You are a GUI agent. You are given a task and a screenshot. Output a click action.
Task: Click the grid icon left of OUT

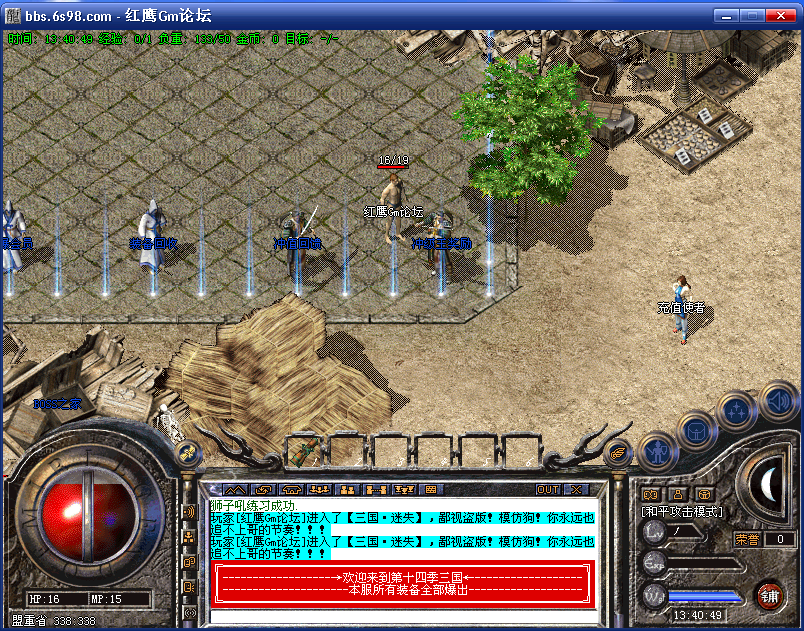(431, 489)
